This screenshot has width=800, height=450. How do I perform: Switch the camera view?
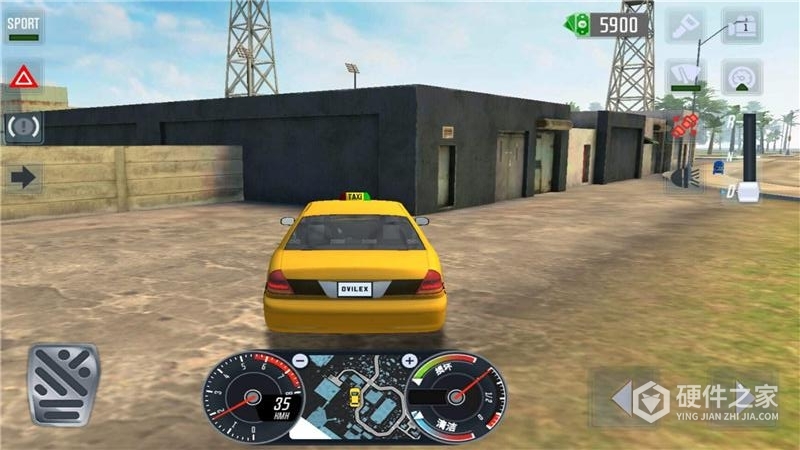tap(741, 25)
